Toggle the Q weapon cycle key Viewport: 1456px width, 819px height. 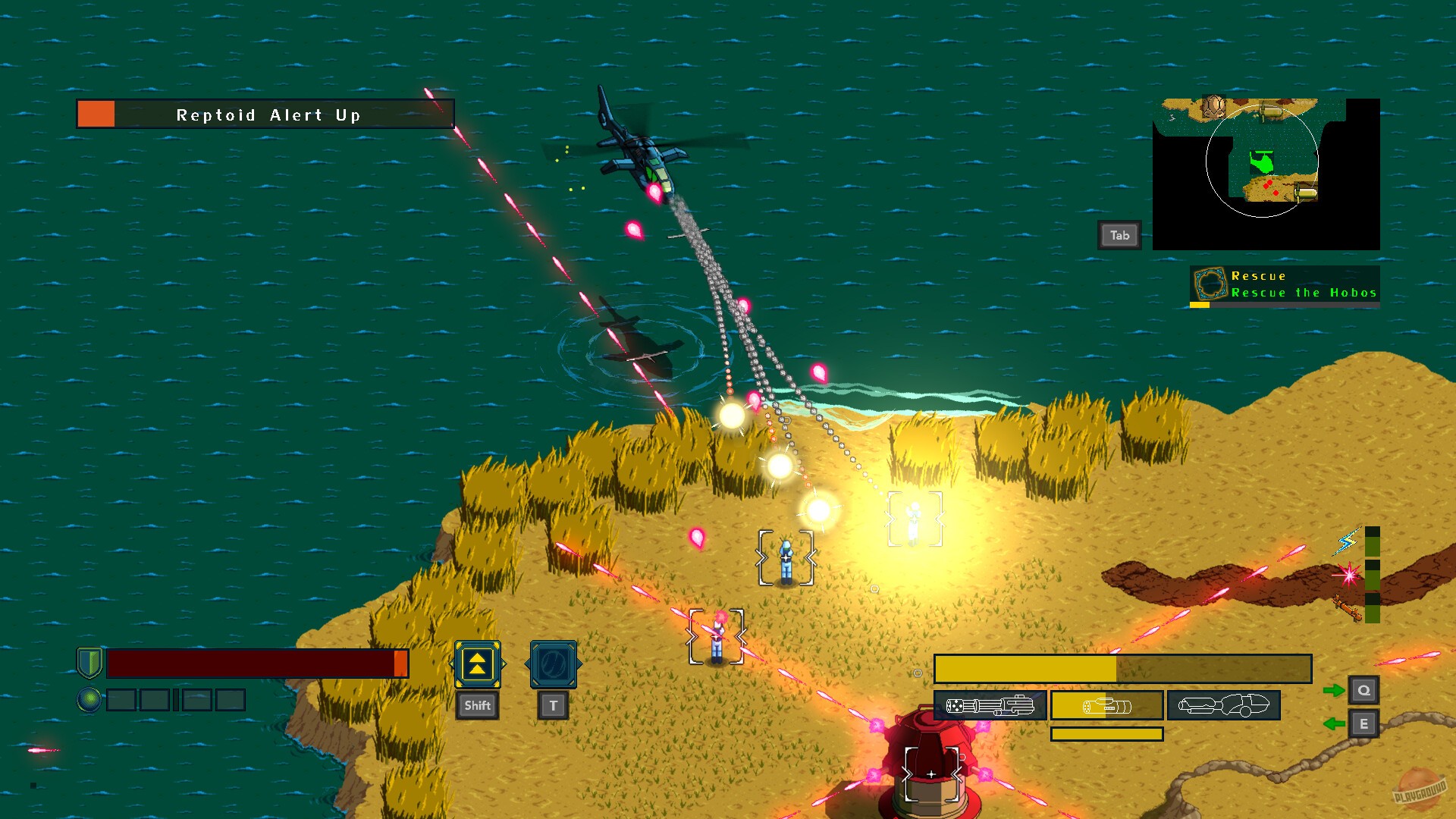(1363, 690)
